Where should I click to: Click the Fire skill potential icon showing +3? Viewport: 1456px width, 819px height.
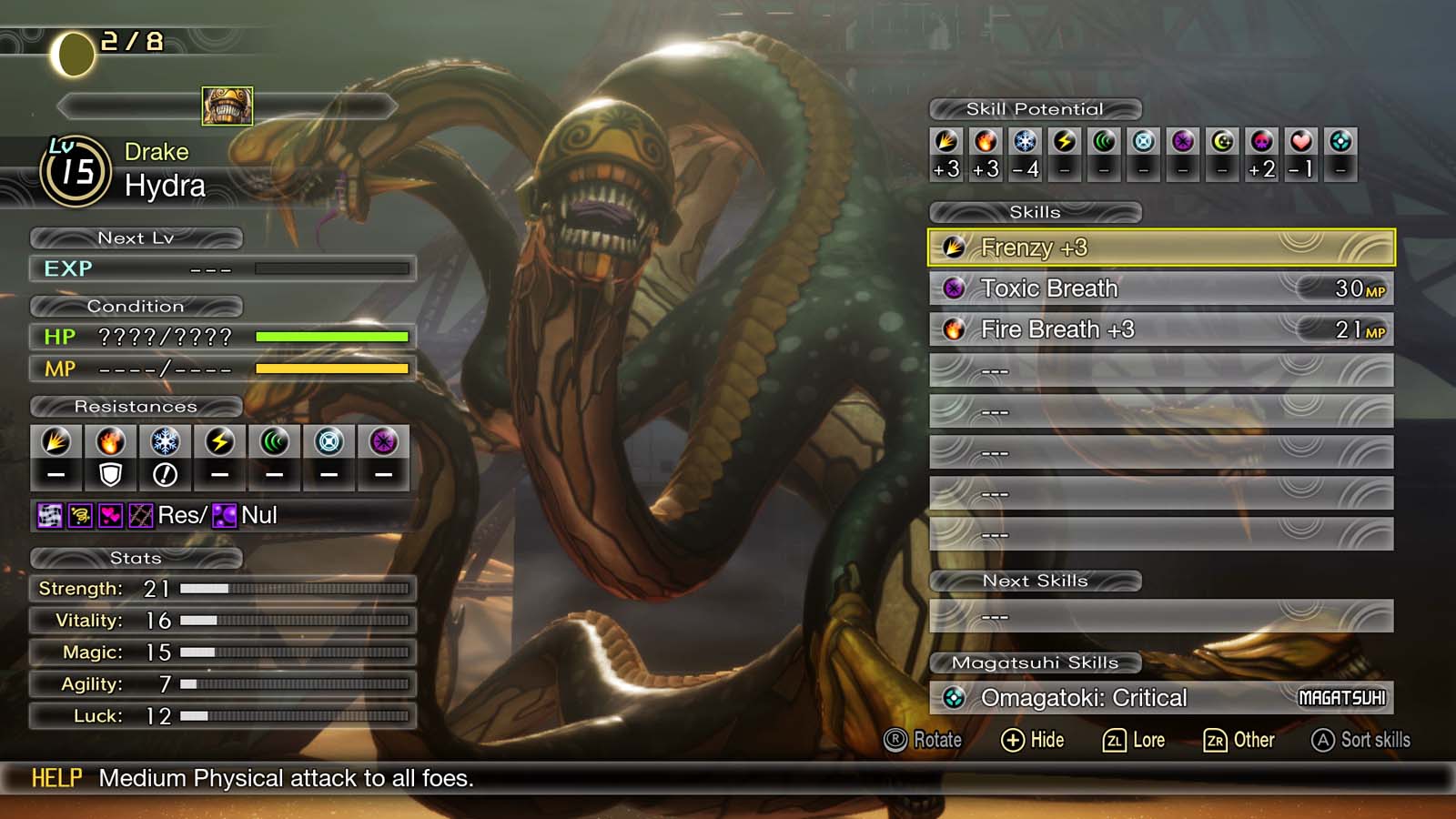[986, 142]
